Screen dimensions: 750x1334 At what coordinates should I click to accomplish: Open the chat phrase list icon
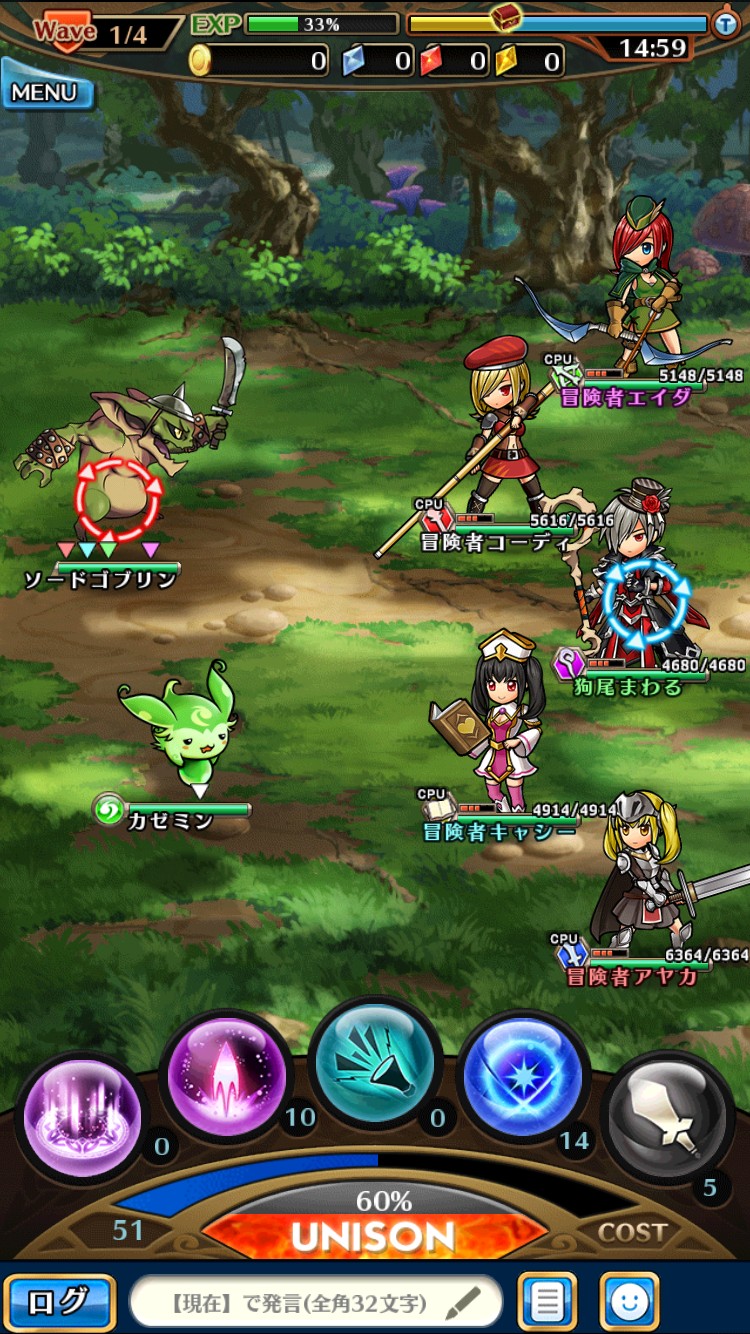pos(547,1302)
